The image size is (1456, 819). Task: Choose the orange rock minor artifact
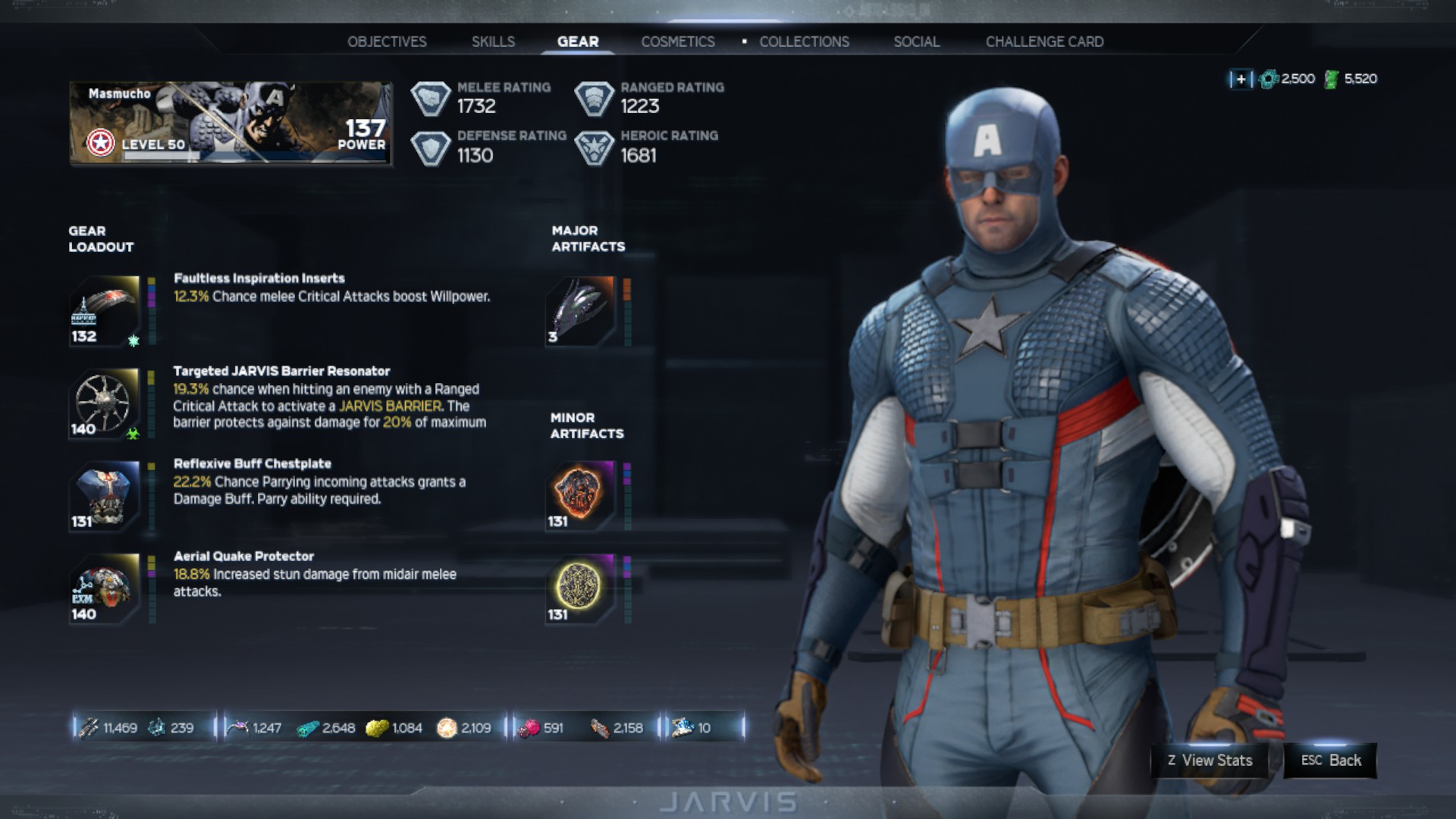pyautogui.click(x=580, y=496)
